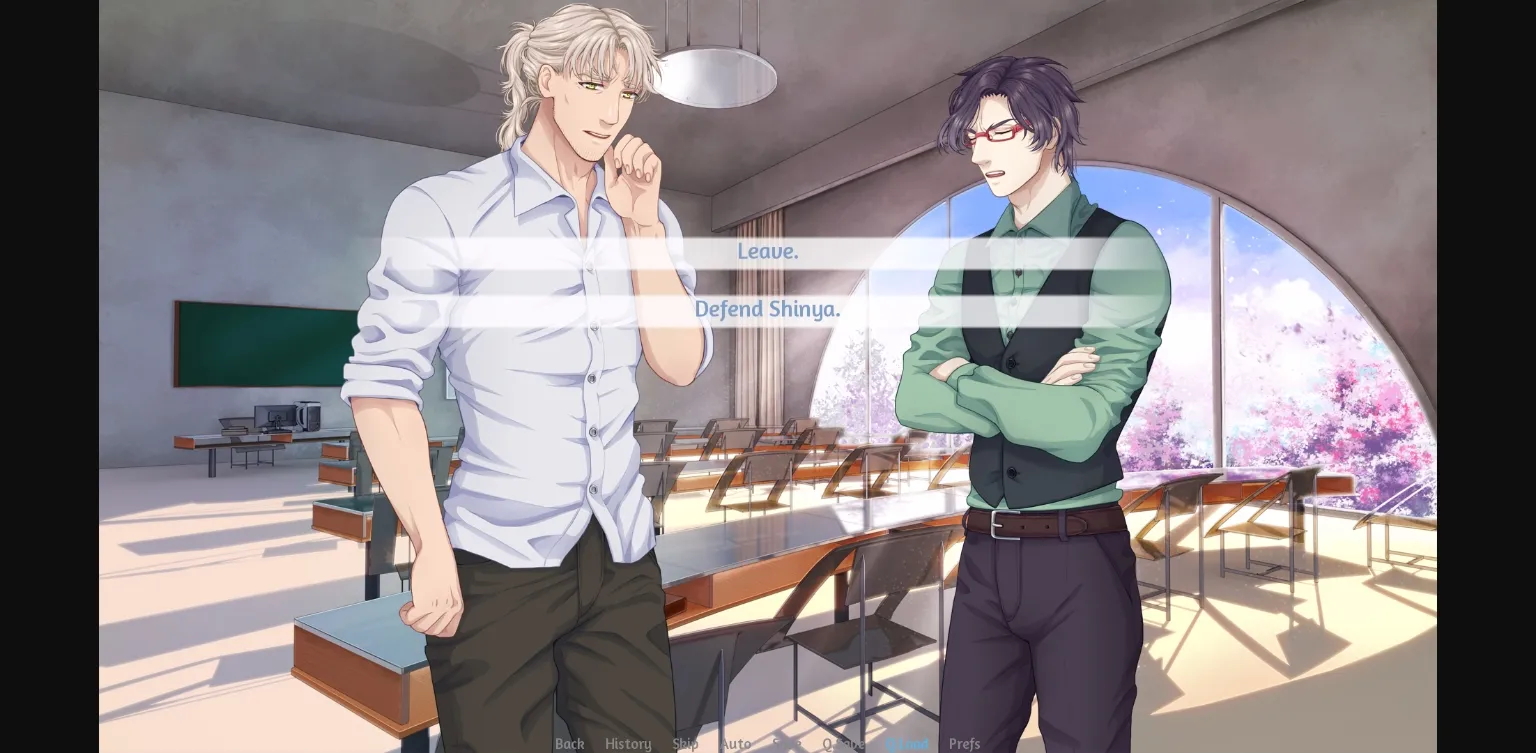Toggle Skip mode on
The image size is (1536, 753).
(x=686, y=744)
